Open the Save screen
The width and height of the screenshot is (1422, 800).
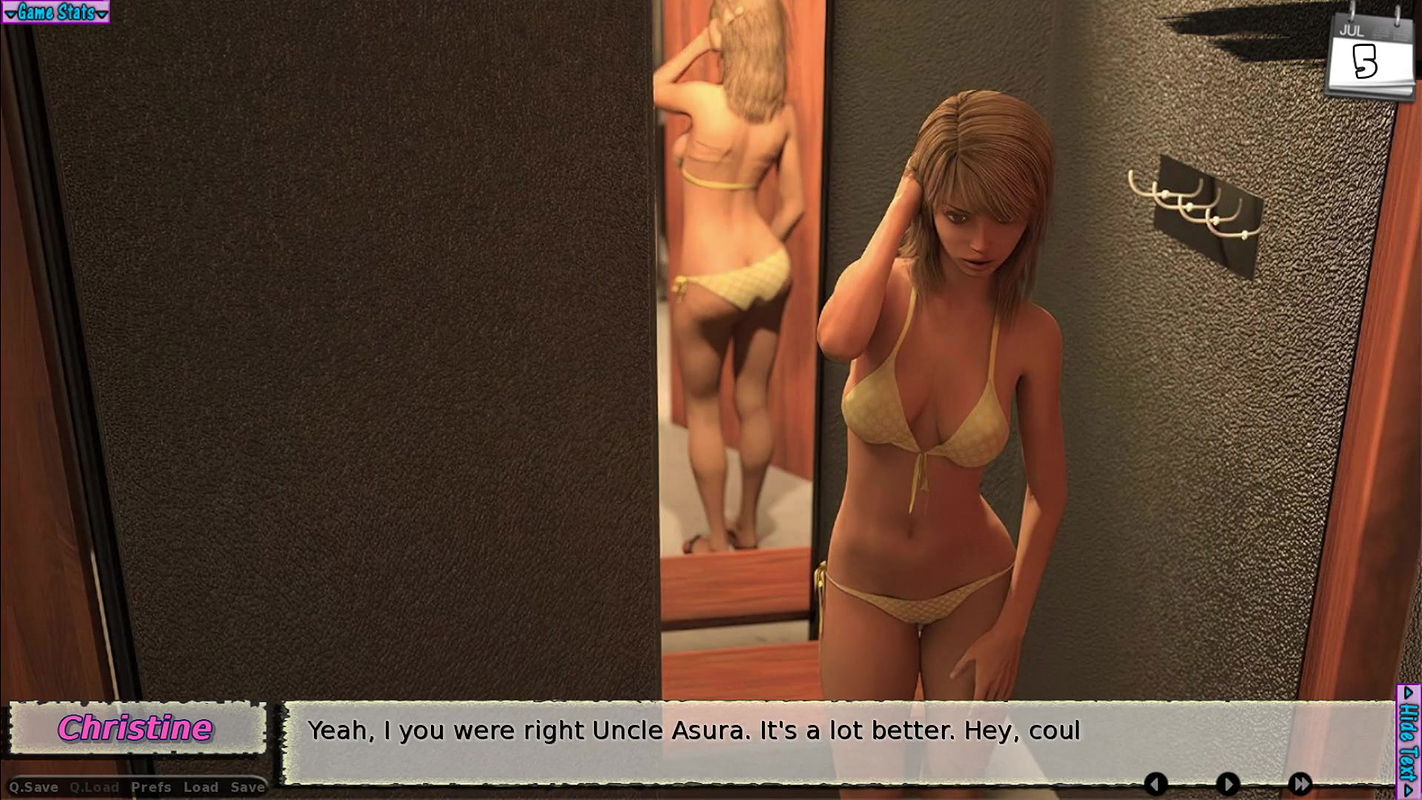point(246,788)
